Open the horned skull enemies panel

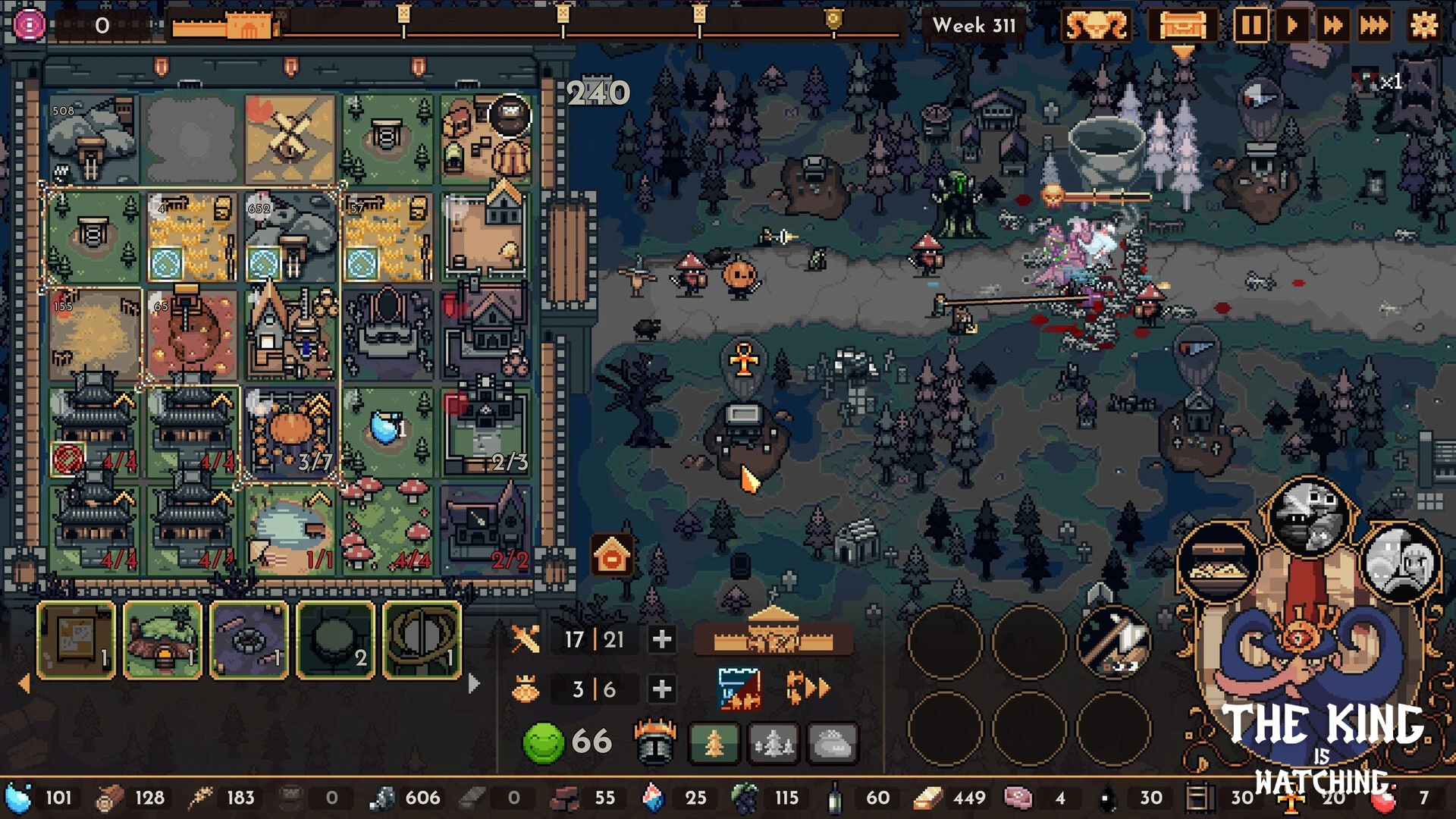pos(1096,26)
